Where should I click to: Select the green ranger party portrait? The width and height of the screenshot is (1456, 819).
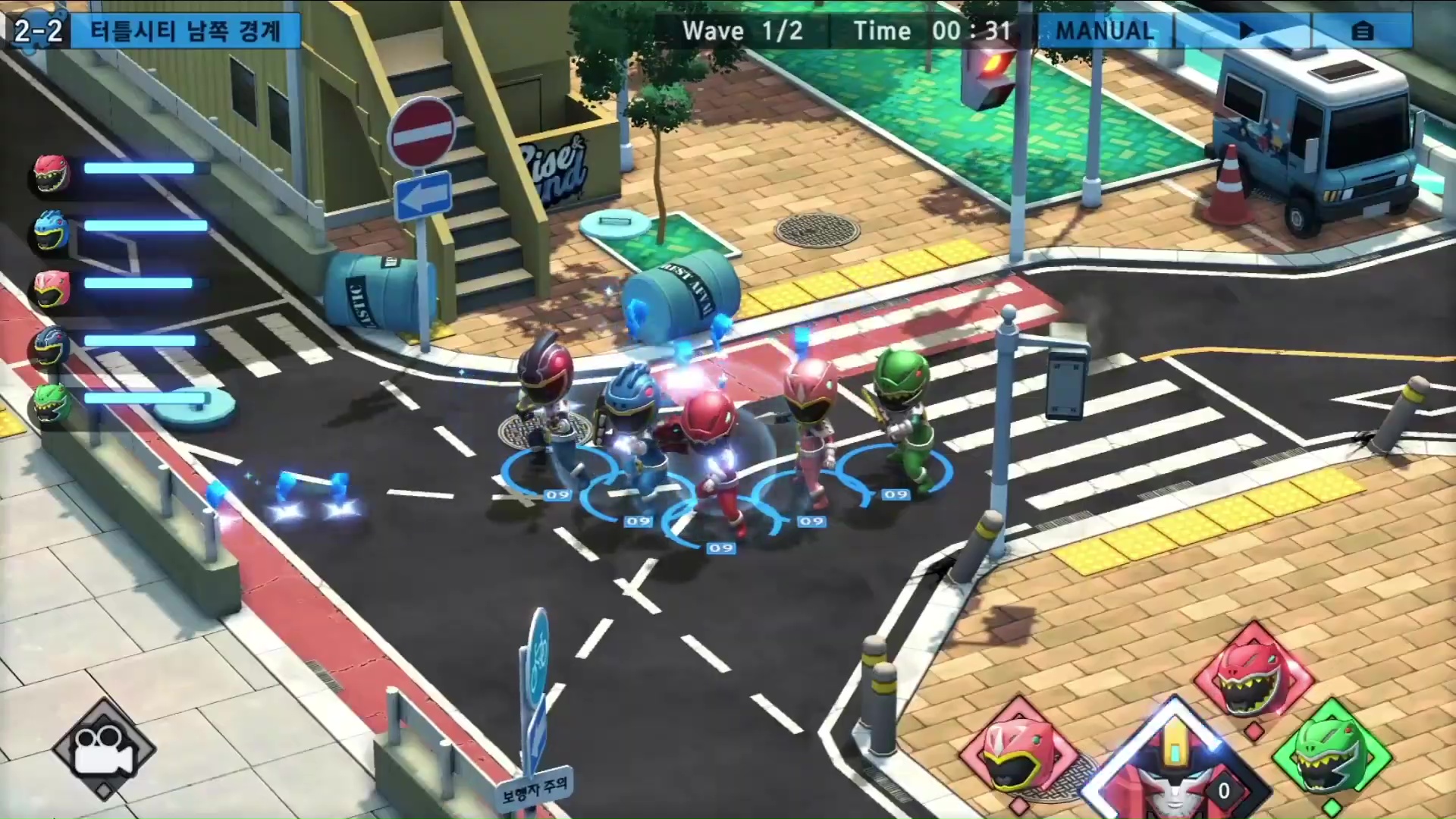click(52, 403)
